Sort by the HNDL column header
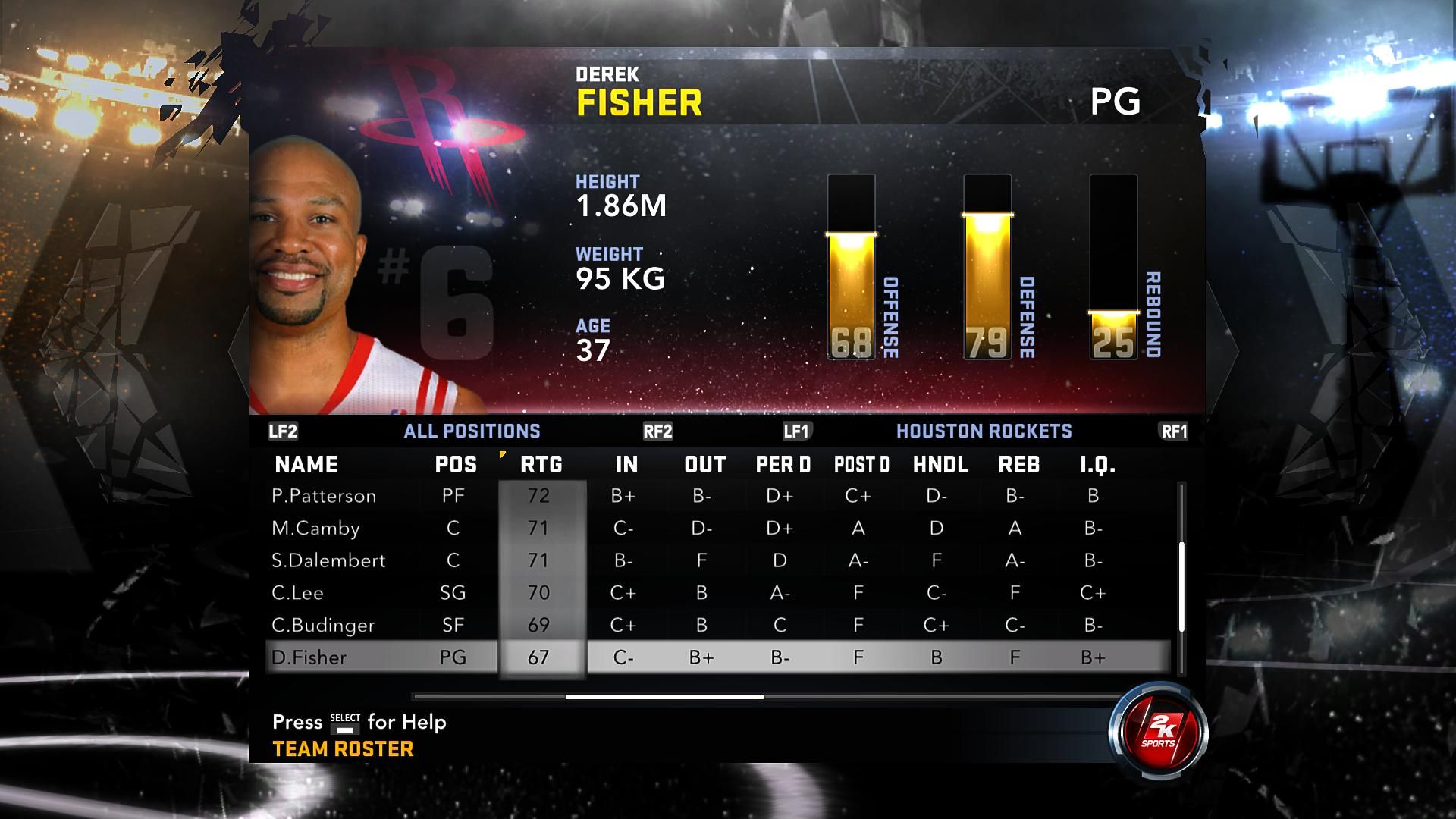This screenshot has width=1456, height=819. 940,465
